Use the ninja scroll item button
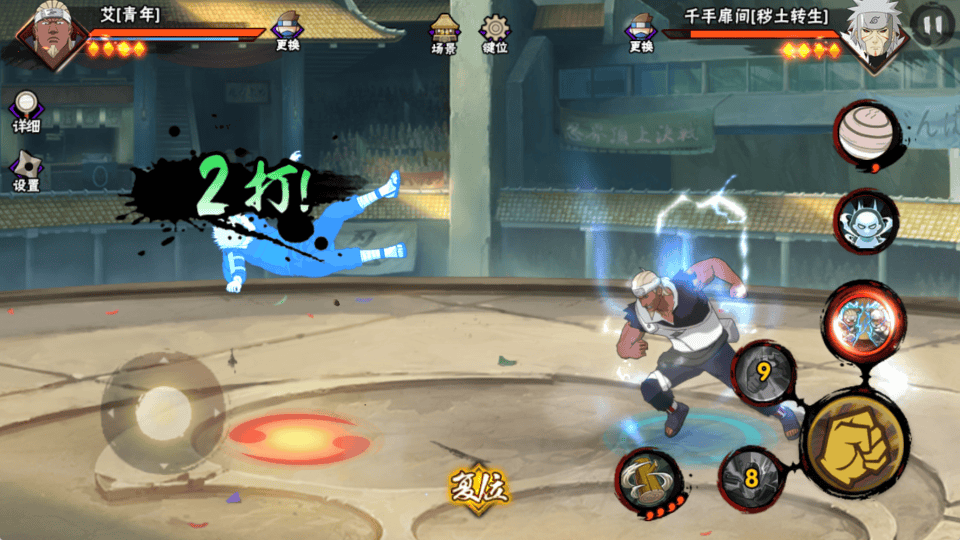The width and height of the screenshot is (960, 540). pos(866,133)
